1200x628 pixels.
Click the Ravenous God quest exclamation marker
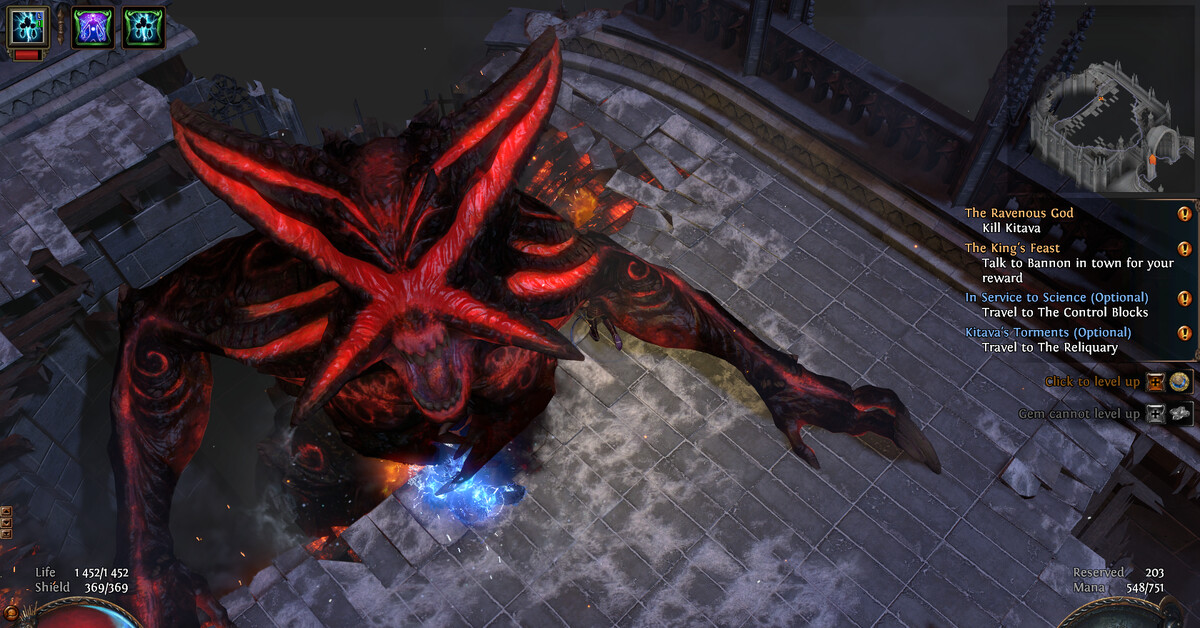(x=1184, y=213)
